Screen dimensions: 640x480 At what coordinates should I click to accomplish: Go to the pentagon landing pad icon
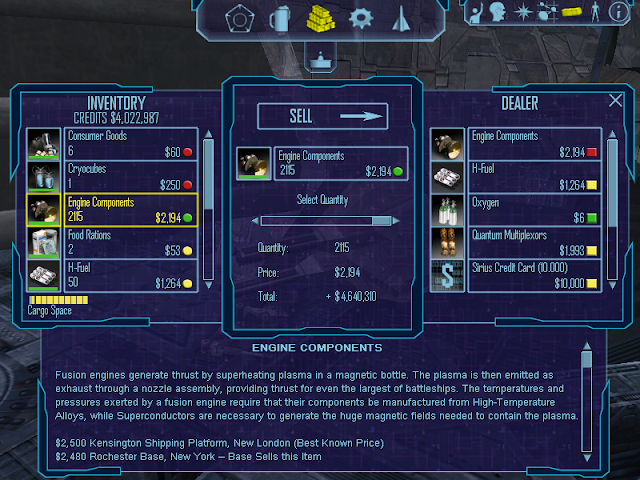tap(239, 18)
